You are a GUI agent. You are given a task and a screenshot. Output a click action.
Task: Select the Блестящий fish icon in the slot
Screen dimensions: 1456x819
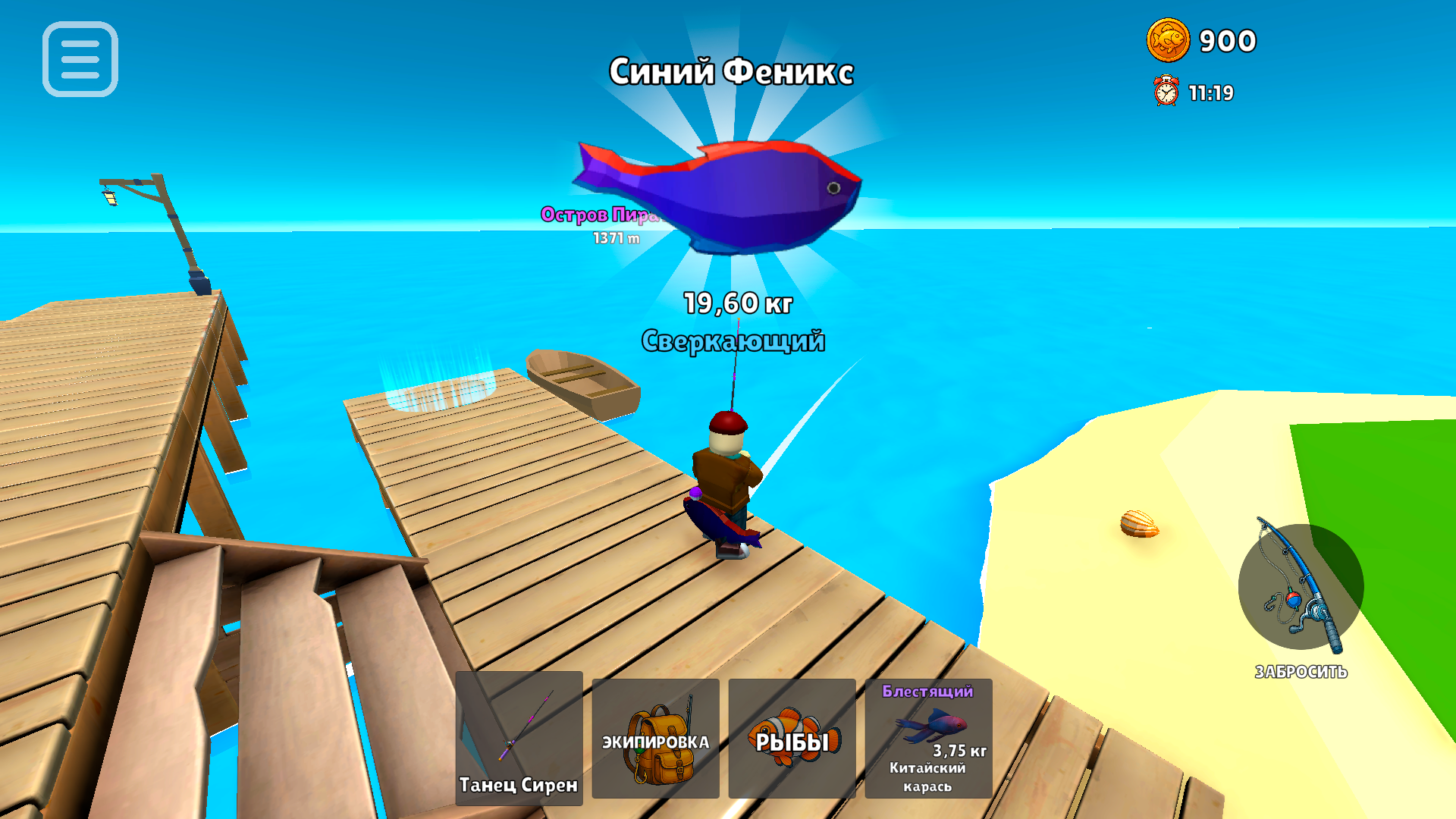point(930,726)
